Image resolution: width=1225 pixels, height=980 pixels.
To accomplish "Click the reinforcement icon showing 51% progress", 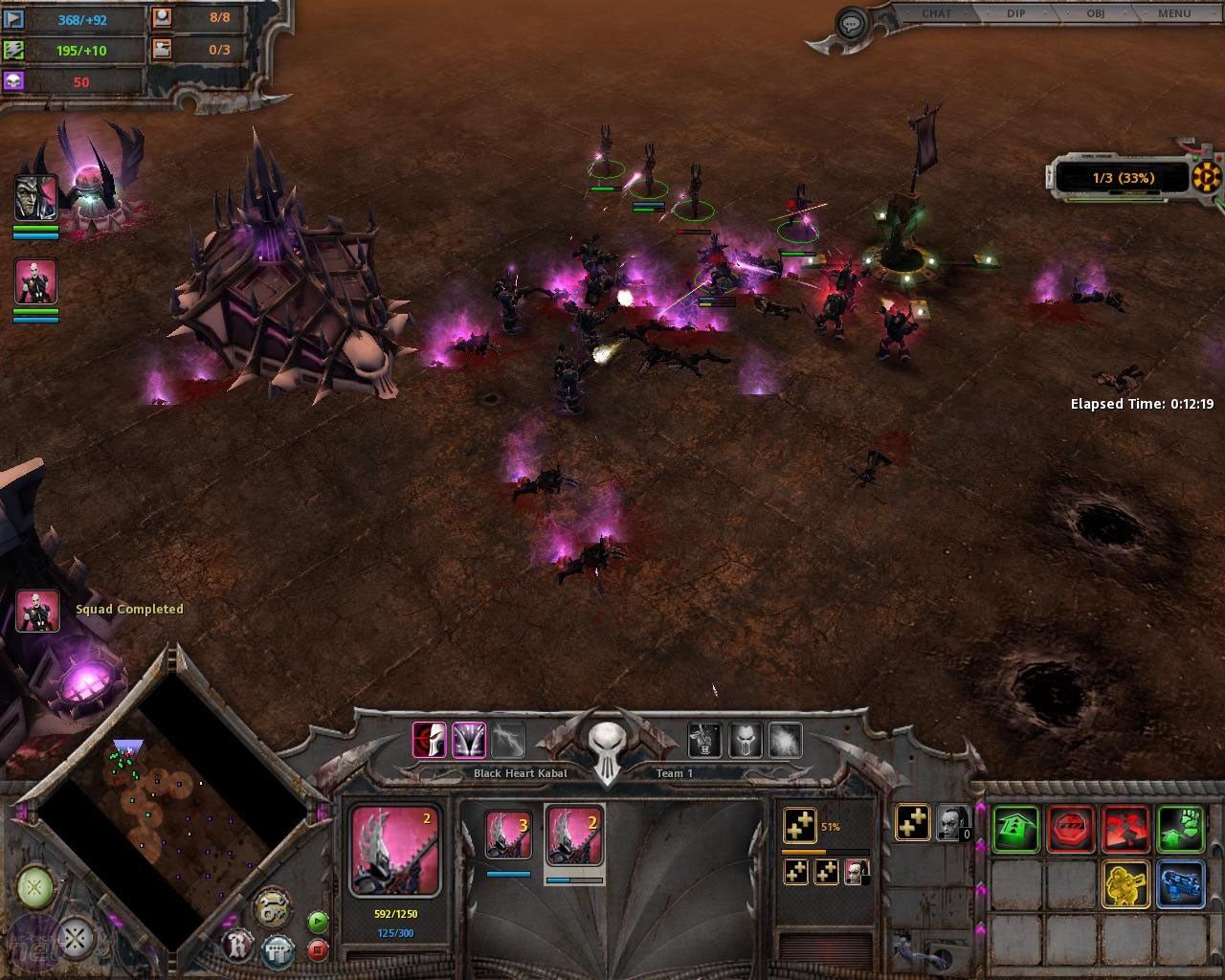I will [799, 825].
